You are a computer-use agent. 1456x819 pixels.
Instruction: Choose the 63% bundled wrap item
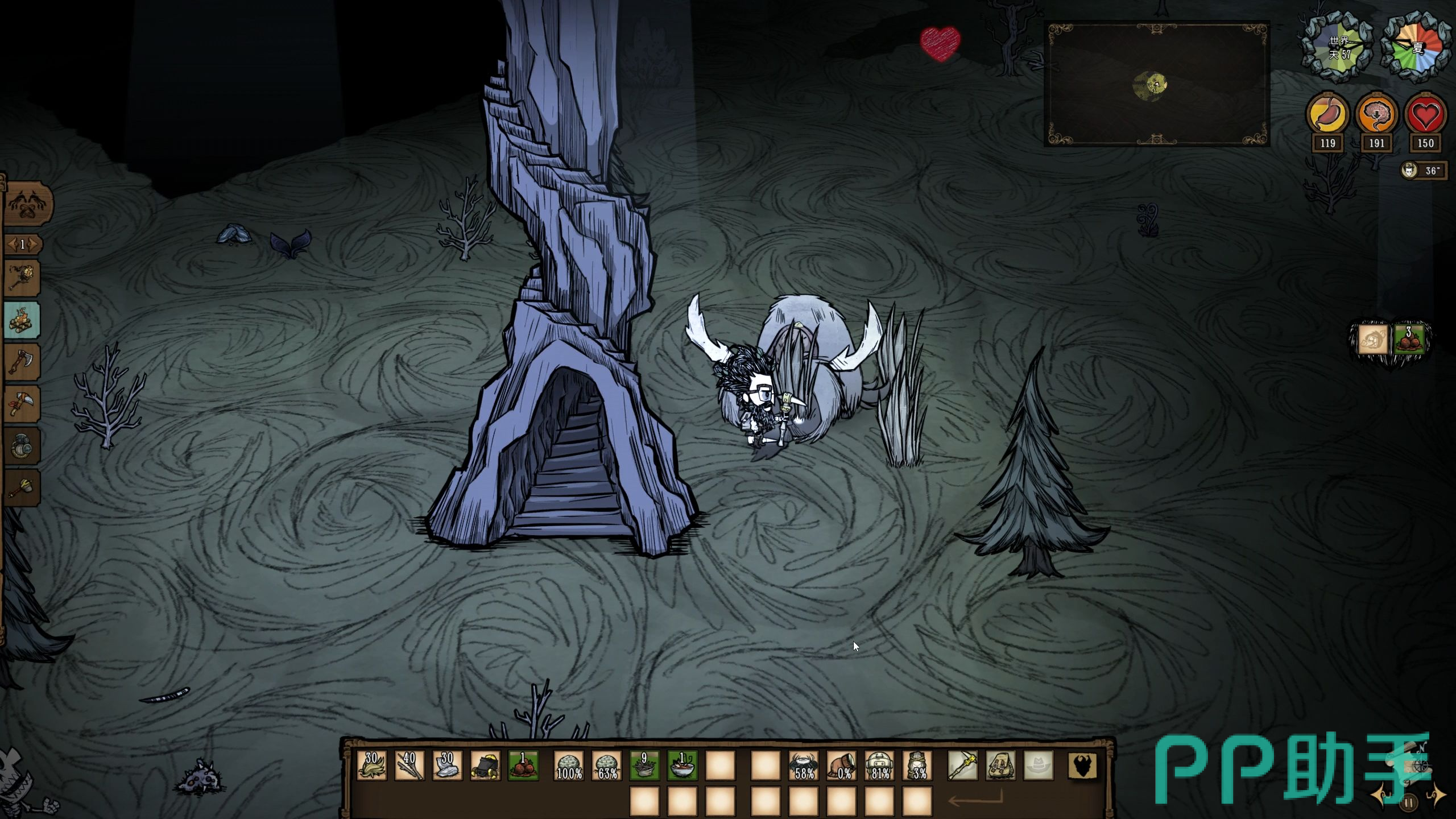click(x=607, y=765)
